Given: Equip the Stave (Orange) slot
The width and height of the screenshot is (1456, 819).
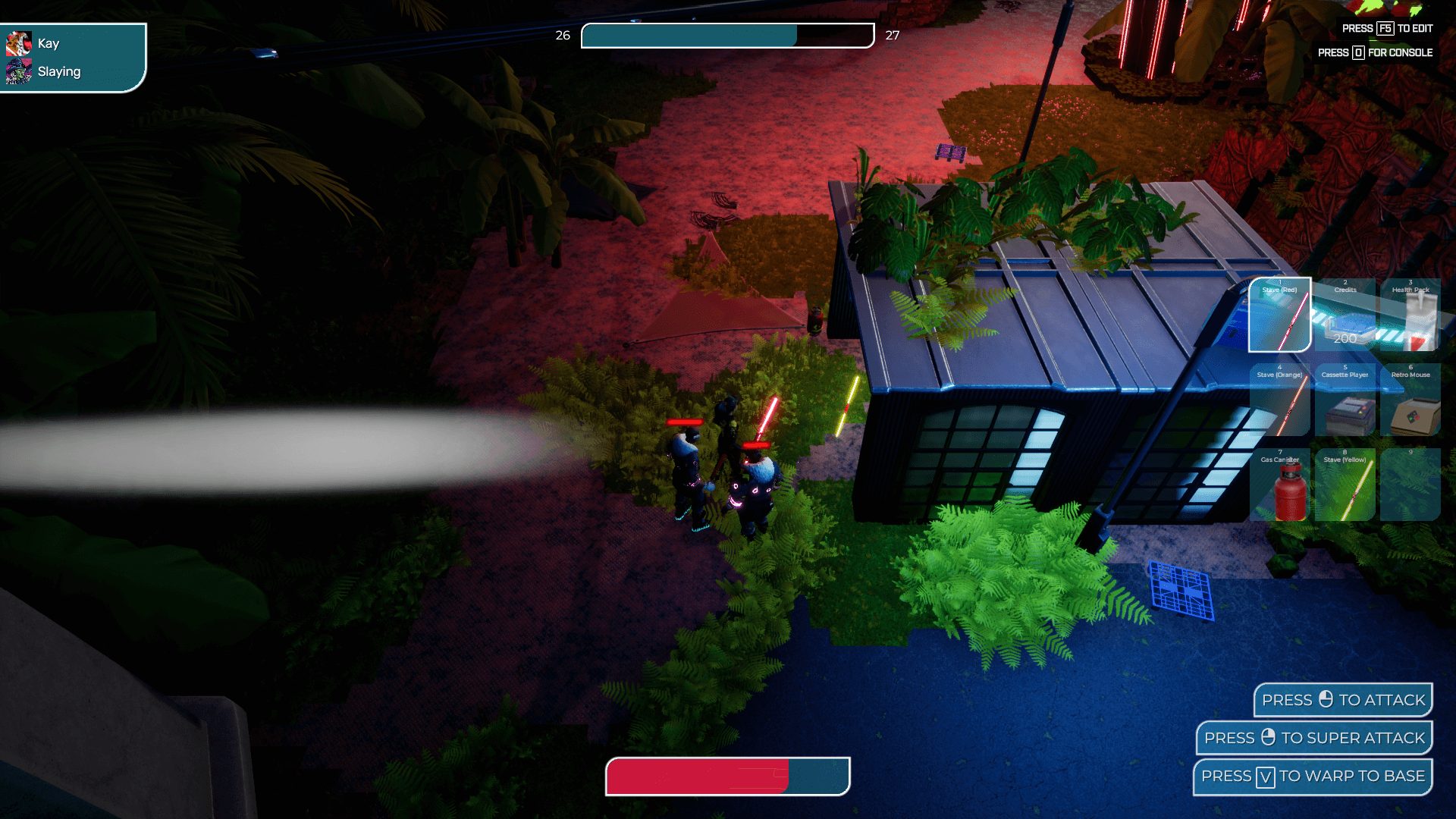Looking at the screenshot, I should coord(1279,400).
